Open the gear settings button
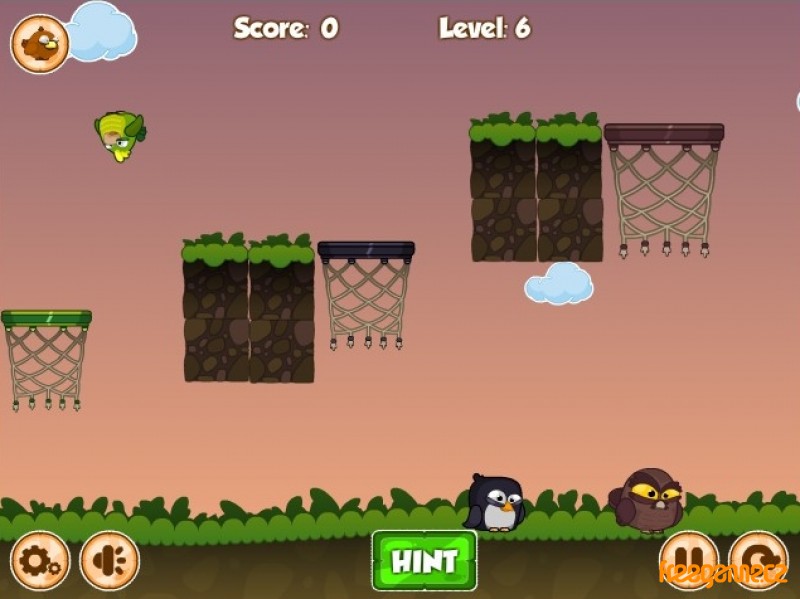The width and height of the screenshot is (800, 599). pyautogui.click(x=40, y=561)
